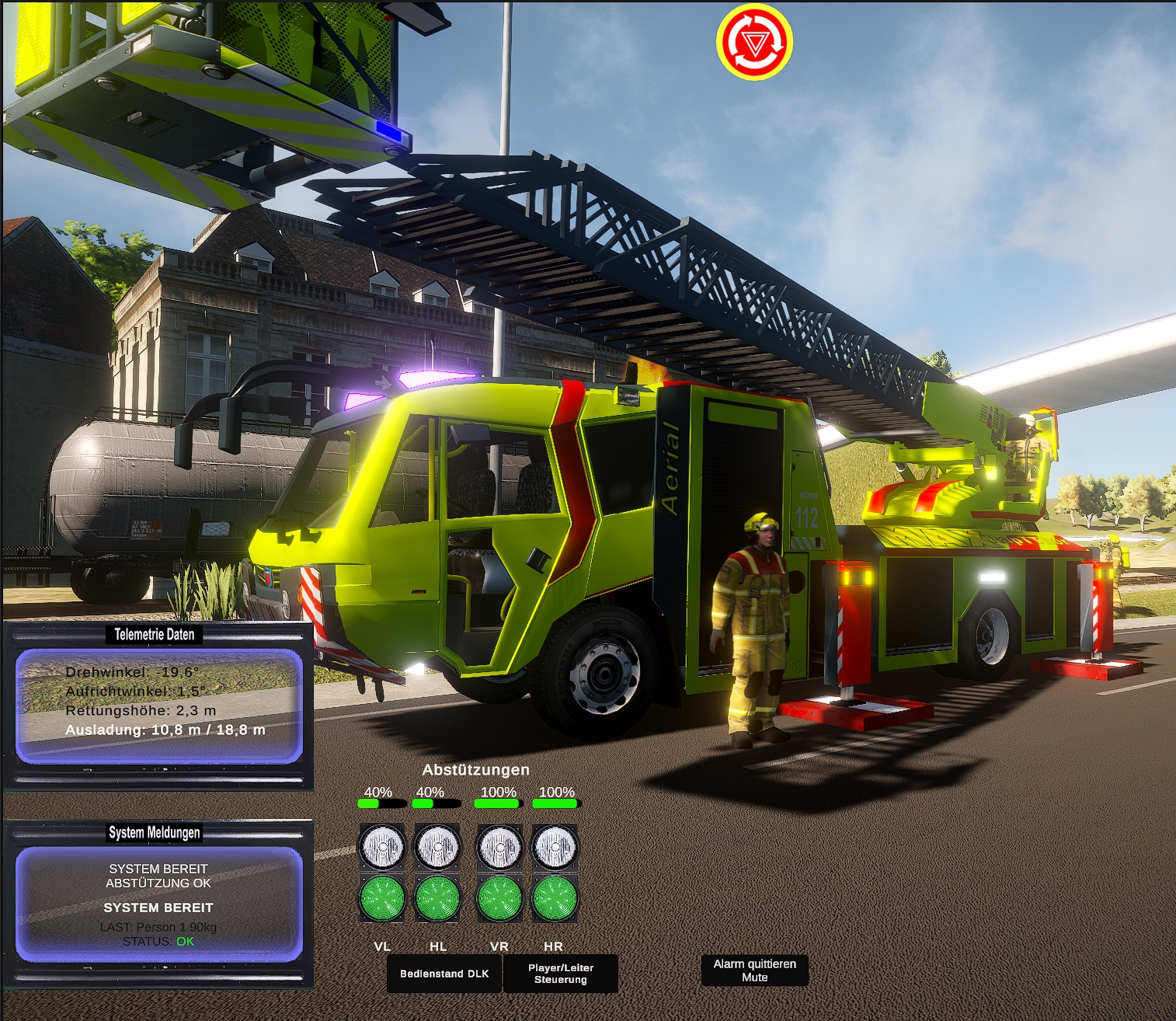Click the red circular arrows icon
The width and height of the screenshot is (1176, 1021).
[754, 42]
